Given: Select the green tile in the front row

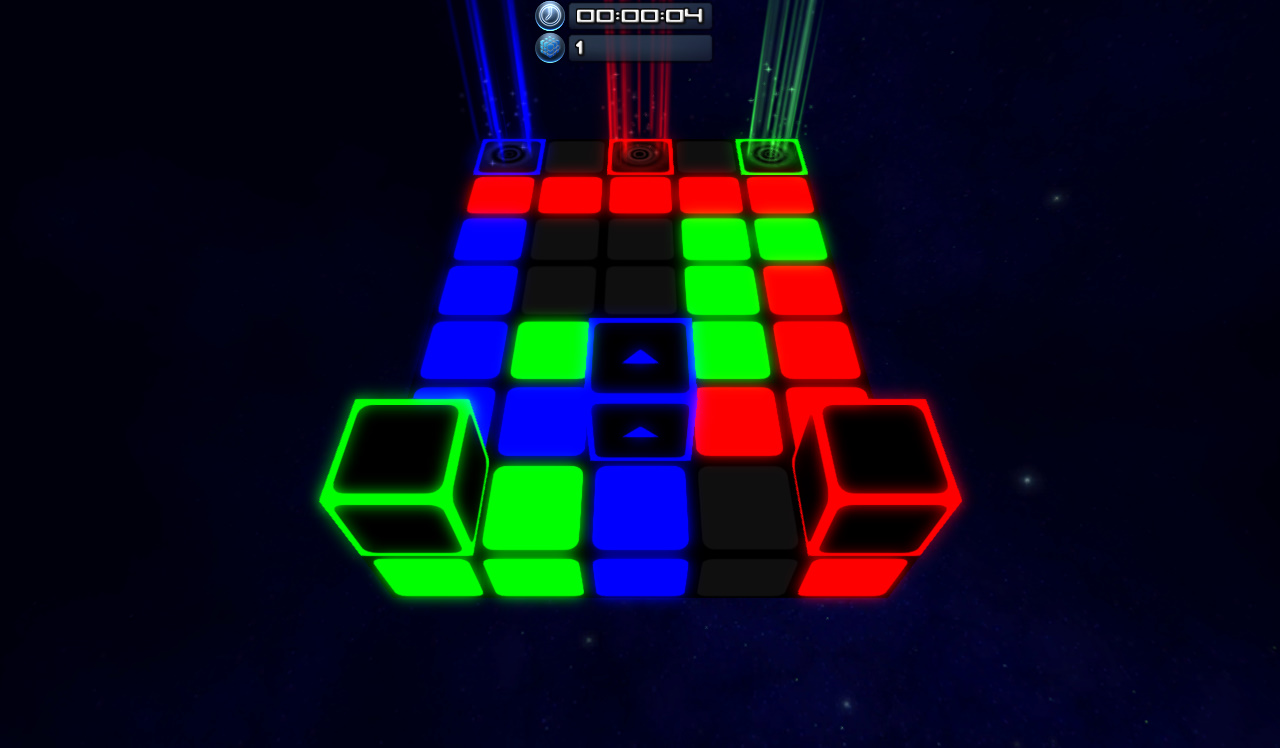Looking at the screenshot, I should click(535, 575).
